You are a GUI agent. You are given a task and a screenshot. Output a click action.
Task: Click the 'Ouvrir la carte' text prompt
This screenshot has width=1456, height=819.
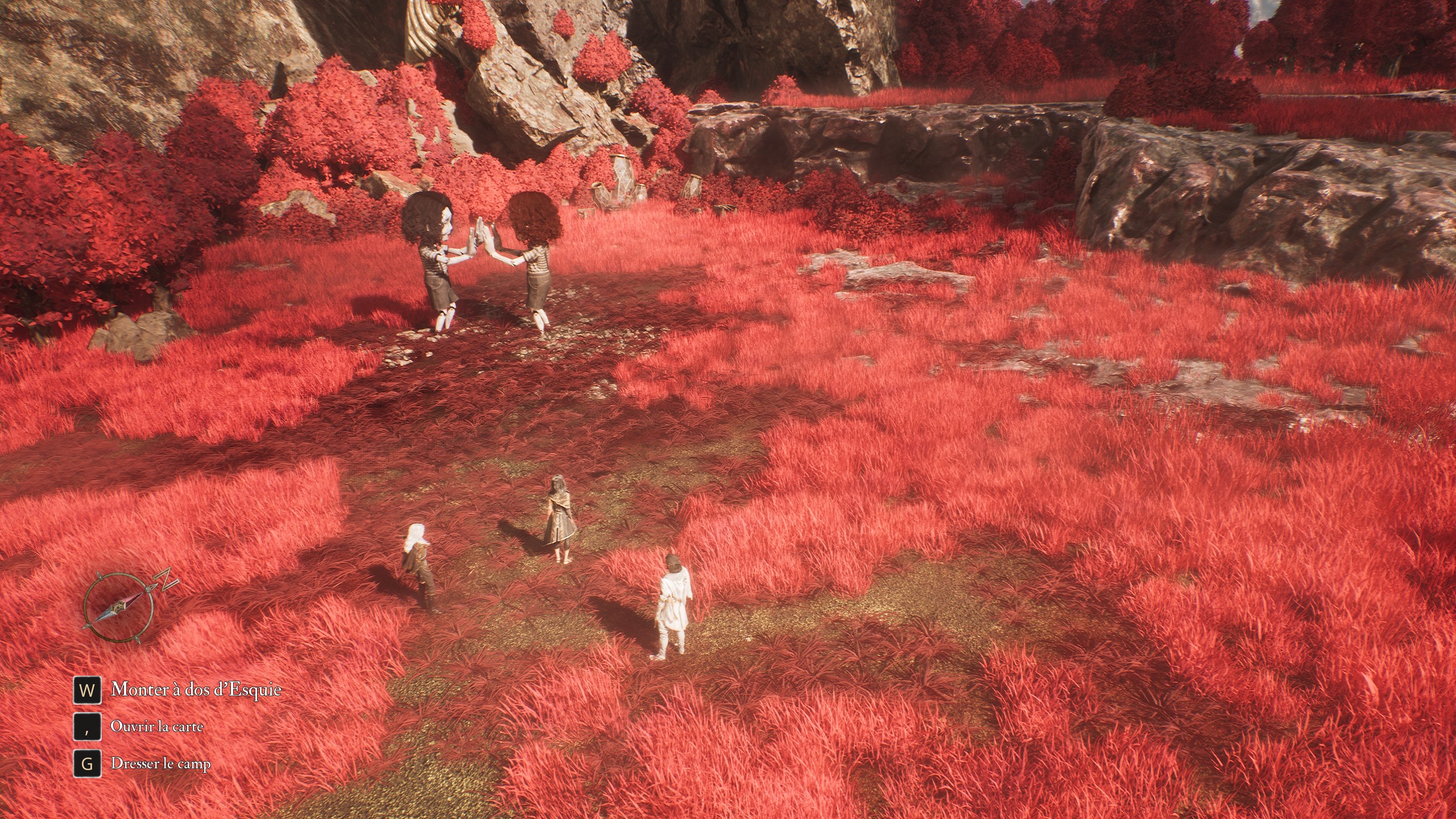pyautogui.click(x=158, y=726)
